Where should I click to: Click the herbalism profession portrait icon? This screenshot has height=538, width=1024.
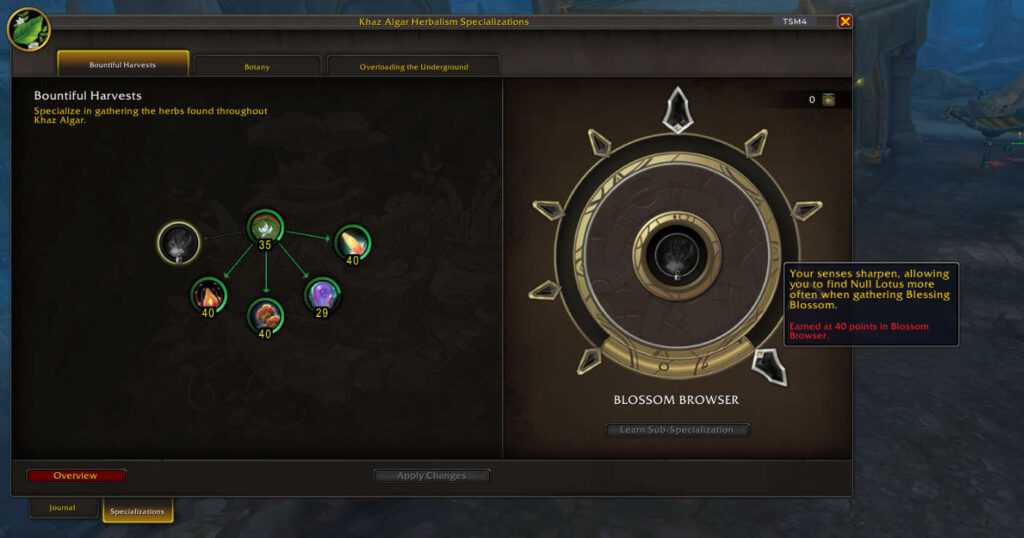(28, 28)
